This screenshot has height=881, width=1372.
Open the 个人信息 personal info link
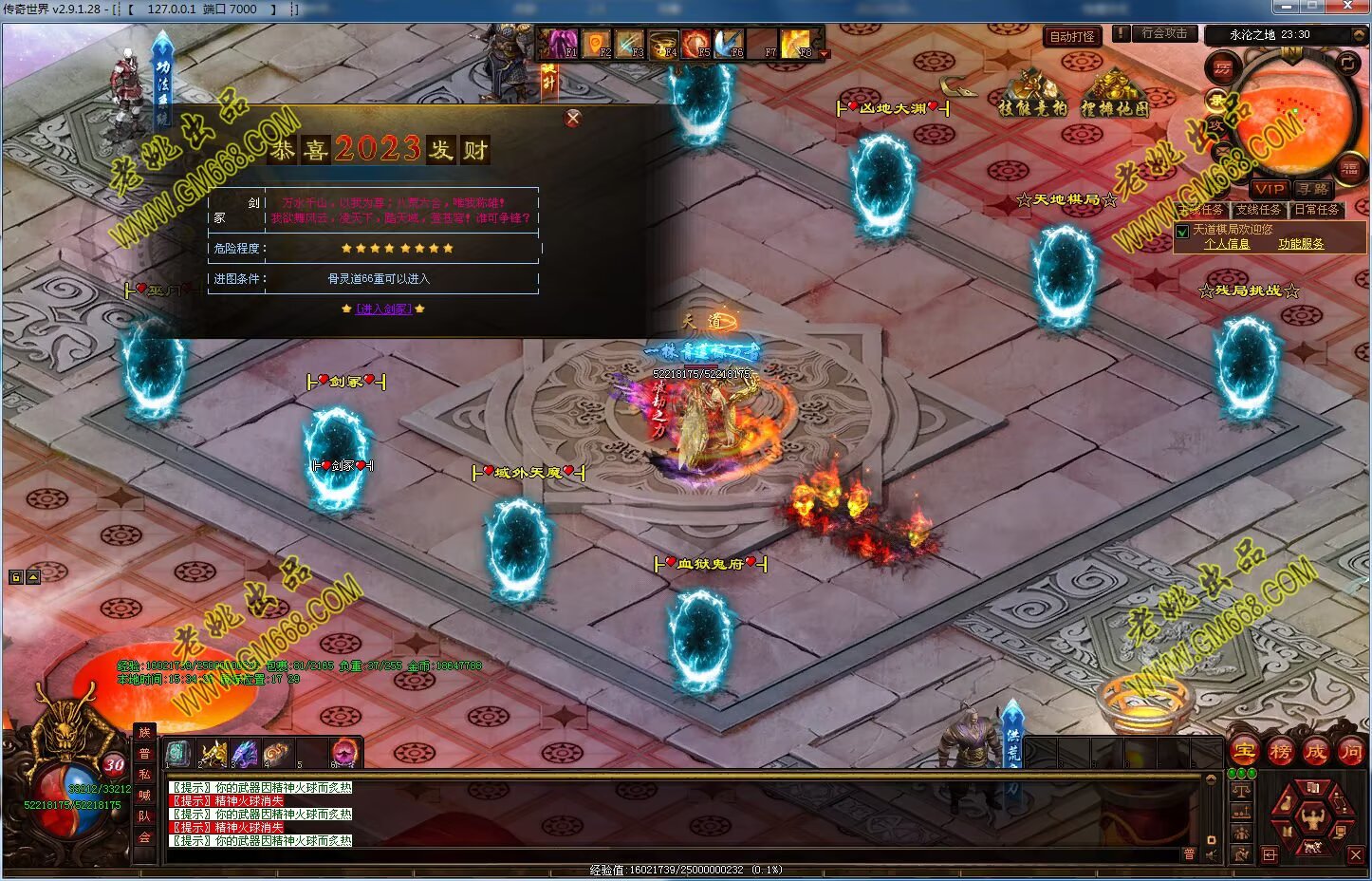click(x=1226, y=244)
